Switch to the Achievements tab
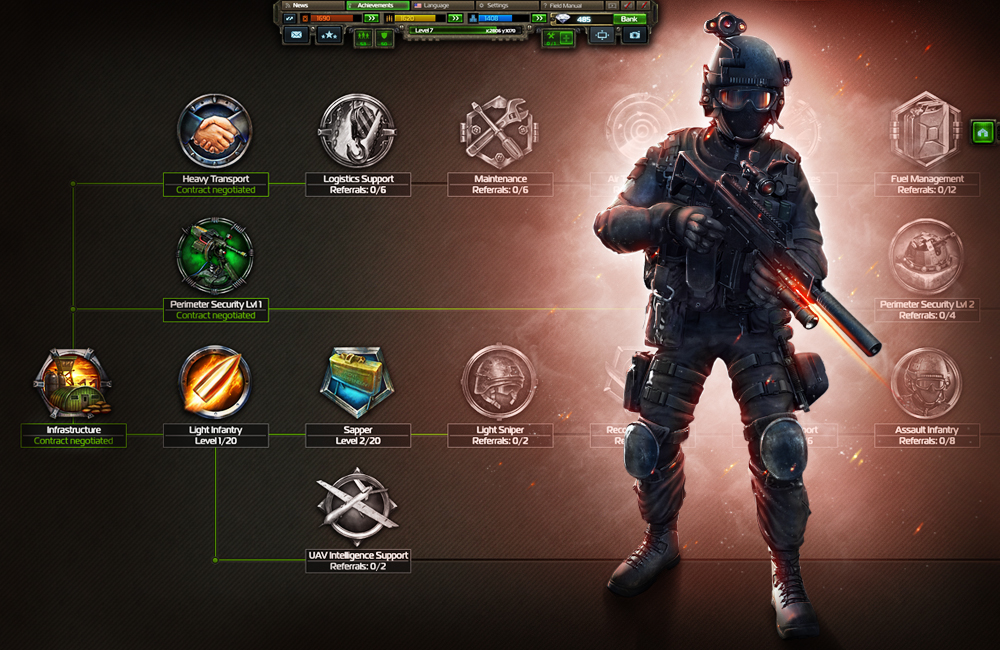1000x650 pixels. [x=376, y=6]
